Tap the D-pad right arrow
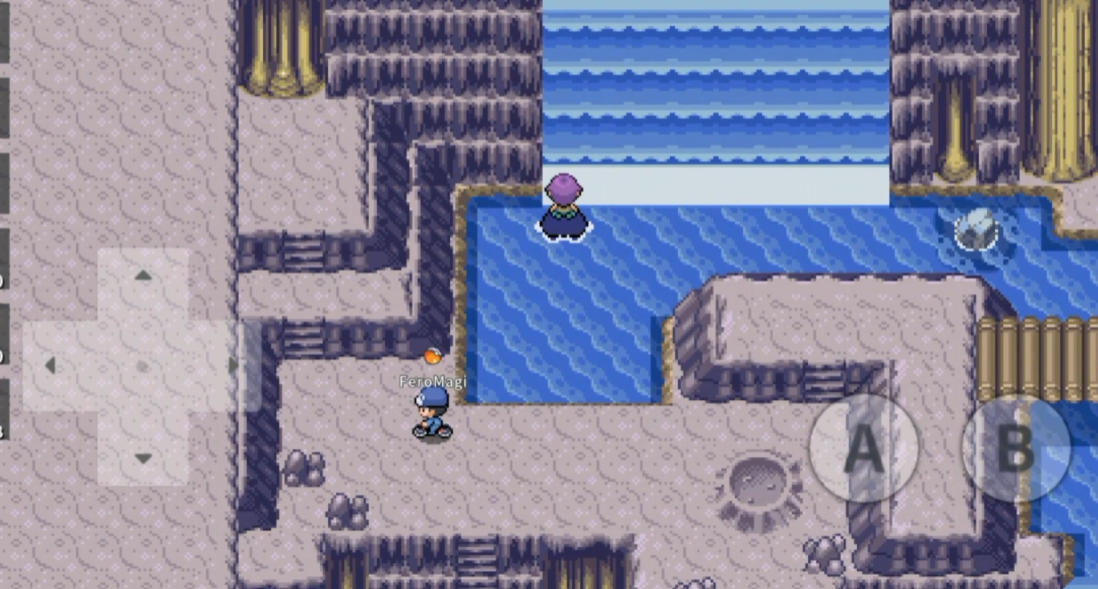This screenshot has height=589, width=1098. tap(232, 366)
